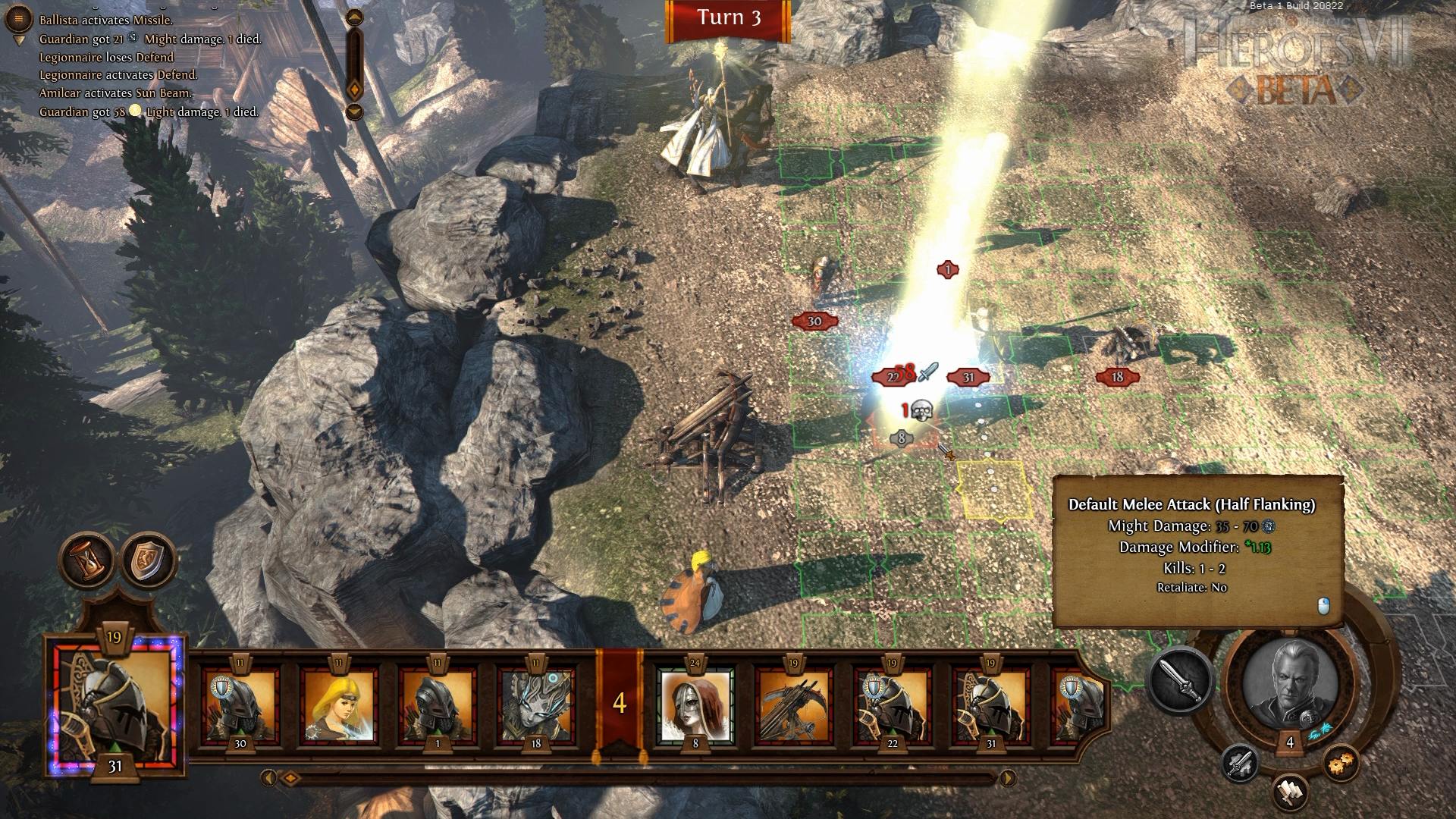Viewport: 1456px width, 819px height.
Task: Click the combat log scroll-up arrow
Action: (x=354, y=17)
